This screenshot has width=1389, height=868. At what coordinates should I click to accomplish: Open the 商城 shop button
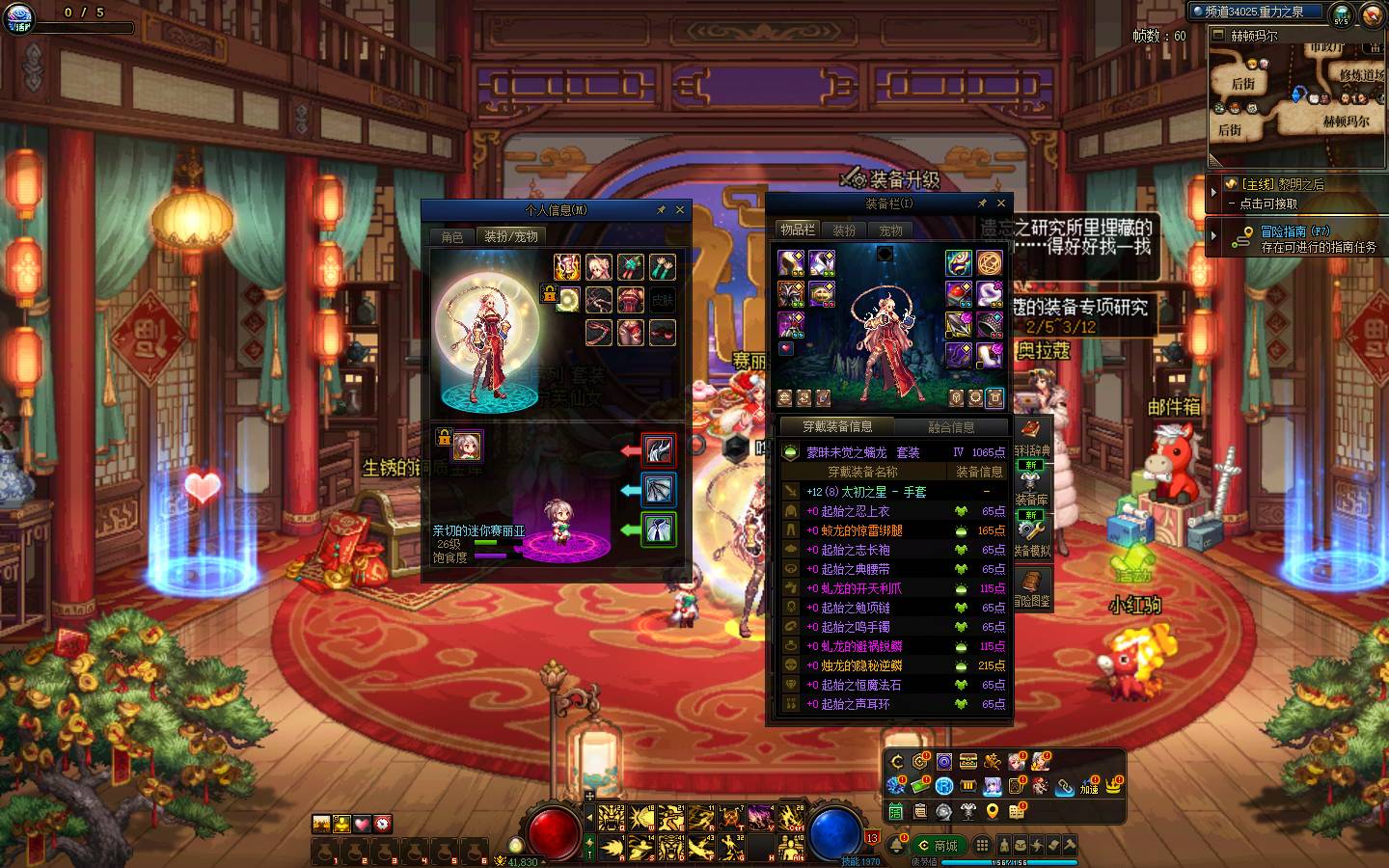pos(939,846)
